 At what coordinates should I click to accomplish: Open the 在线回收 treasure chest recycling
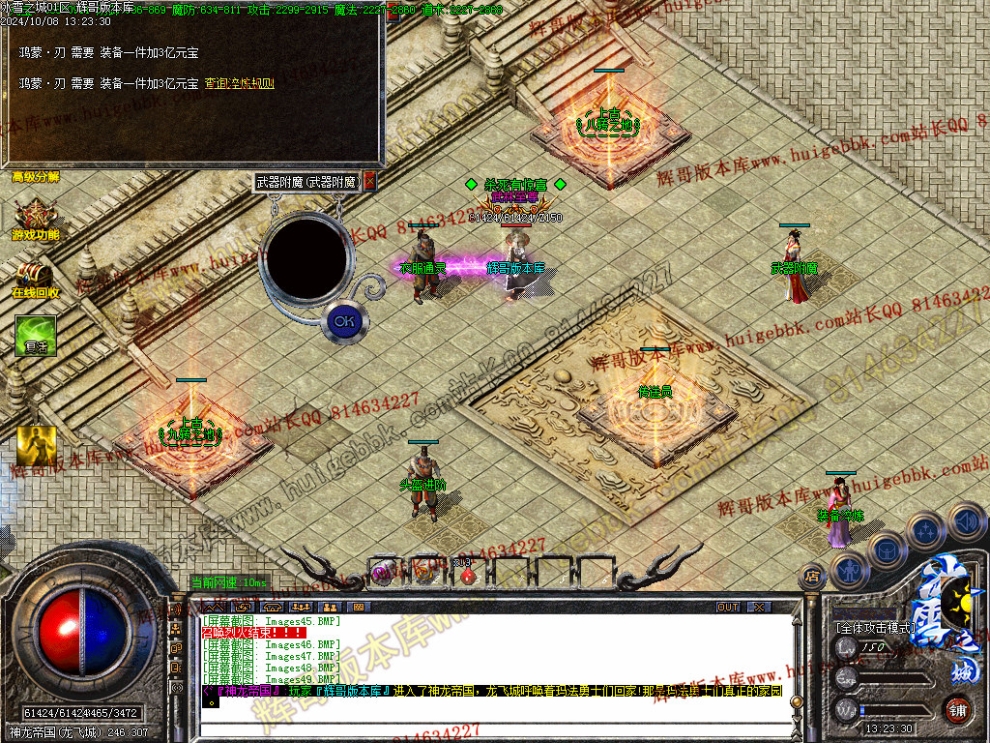(35, 276)
